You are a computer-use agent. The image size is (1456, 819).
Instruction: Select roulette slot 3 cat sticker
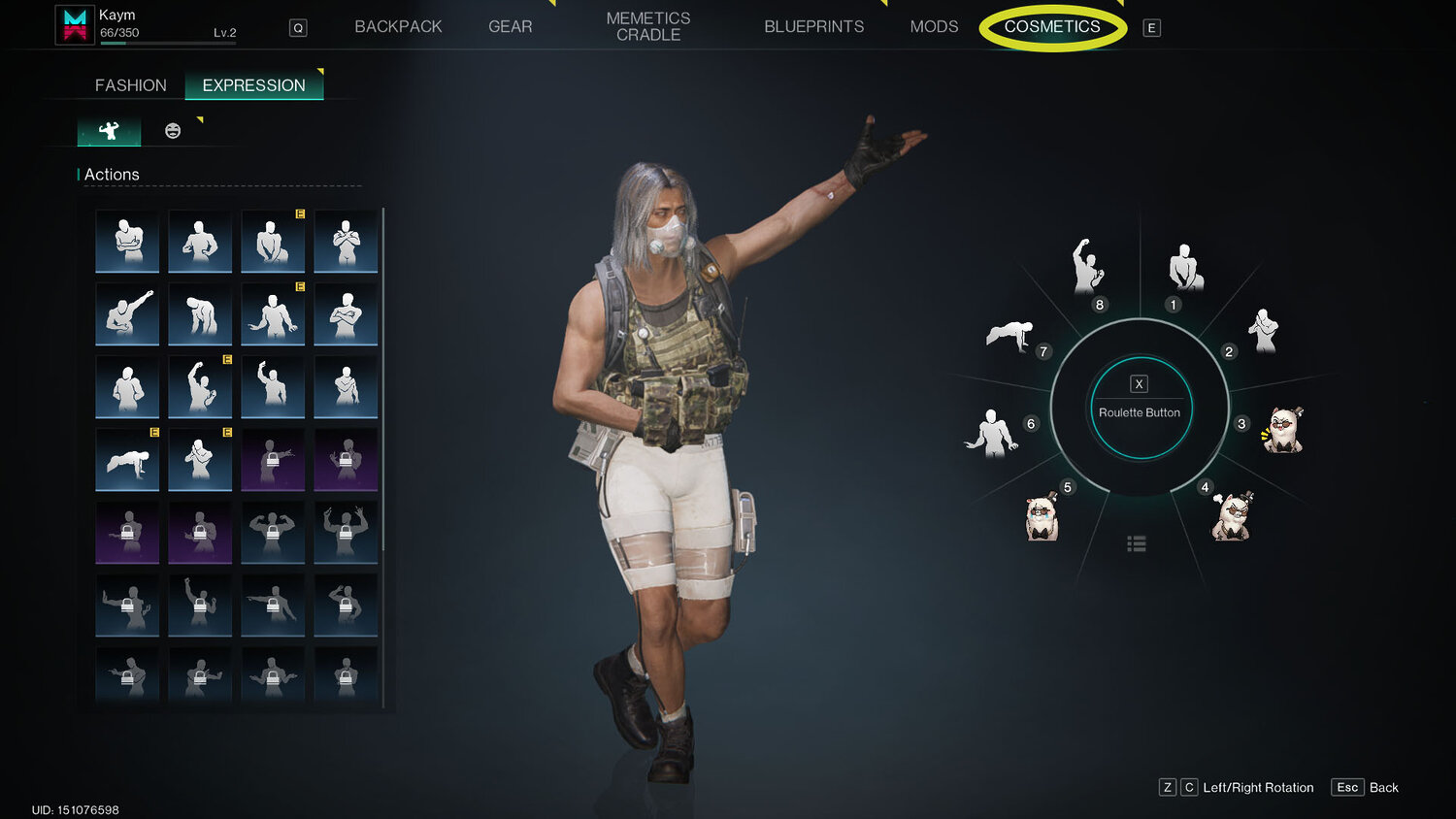coord(1283,430)
